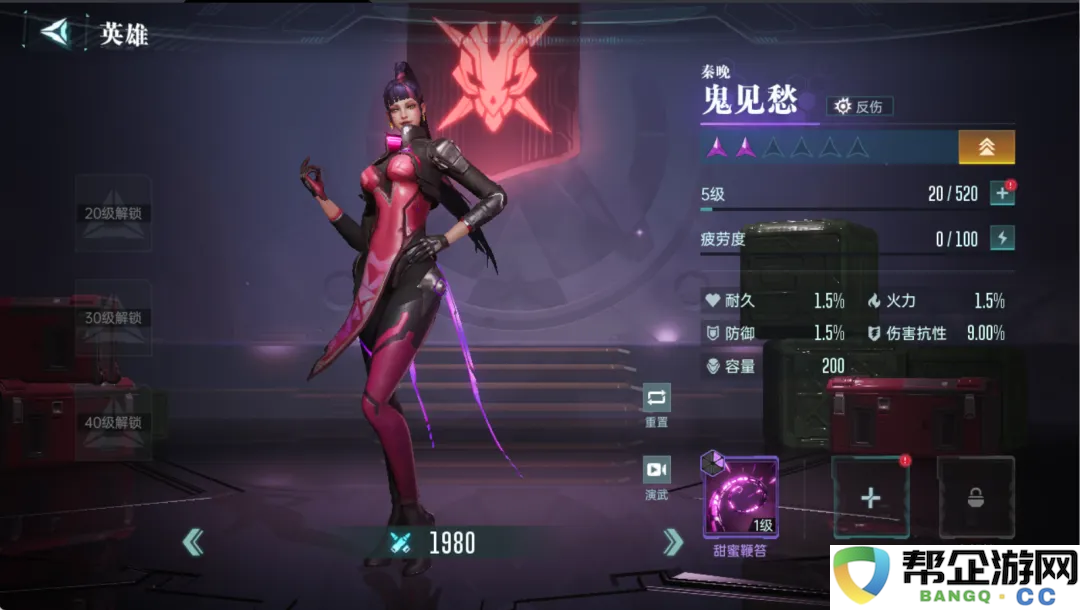Add hero experience with the plus button
1080x610 pixels.
(x=1001, y=194)
